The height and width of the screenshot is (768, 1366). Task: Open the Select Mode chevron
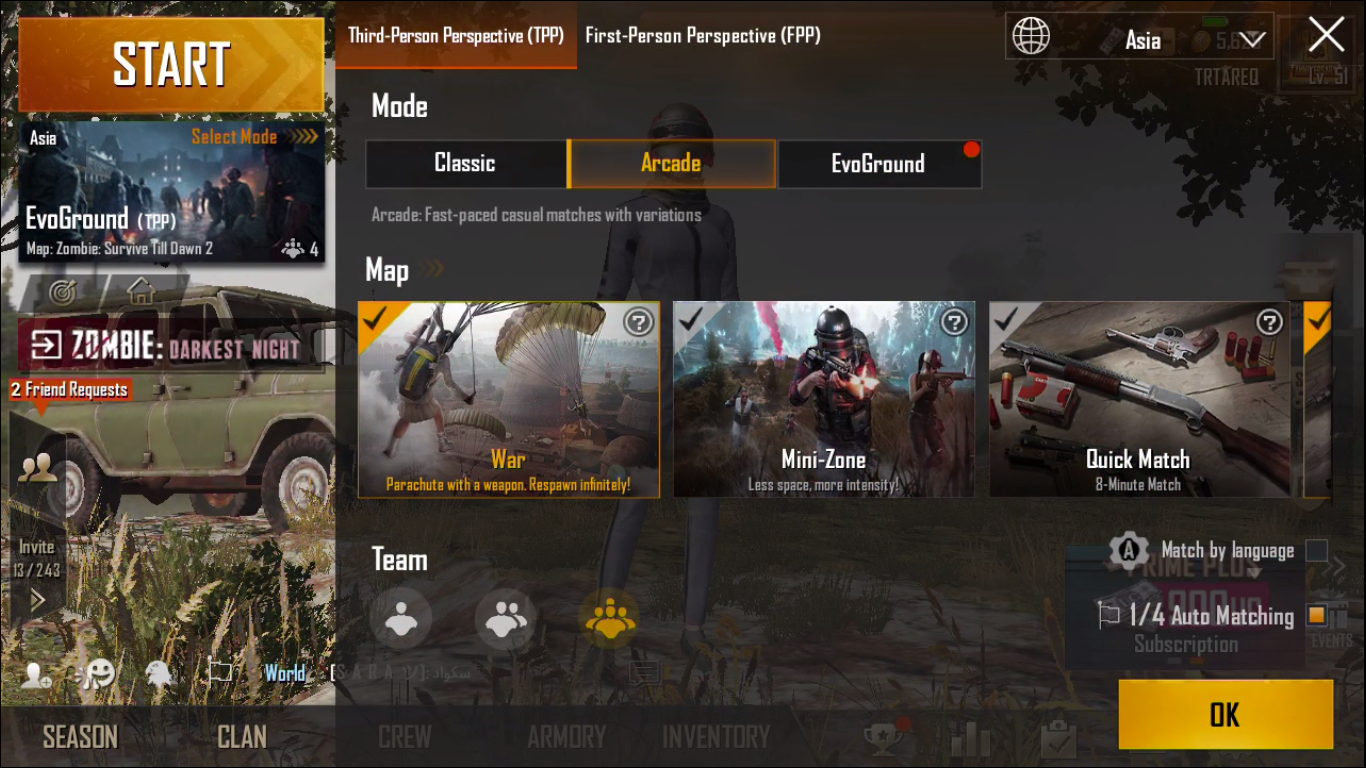pyautogui.click(x=303, y=137)
